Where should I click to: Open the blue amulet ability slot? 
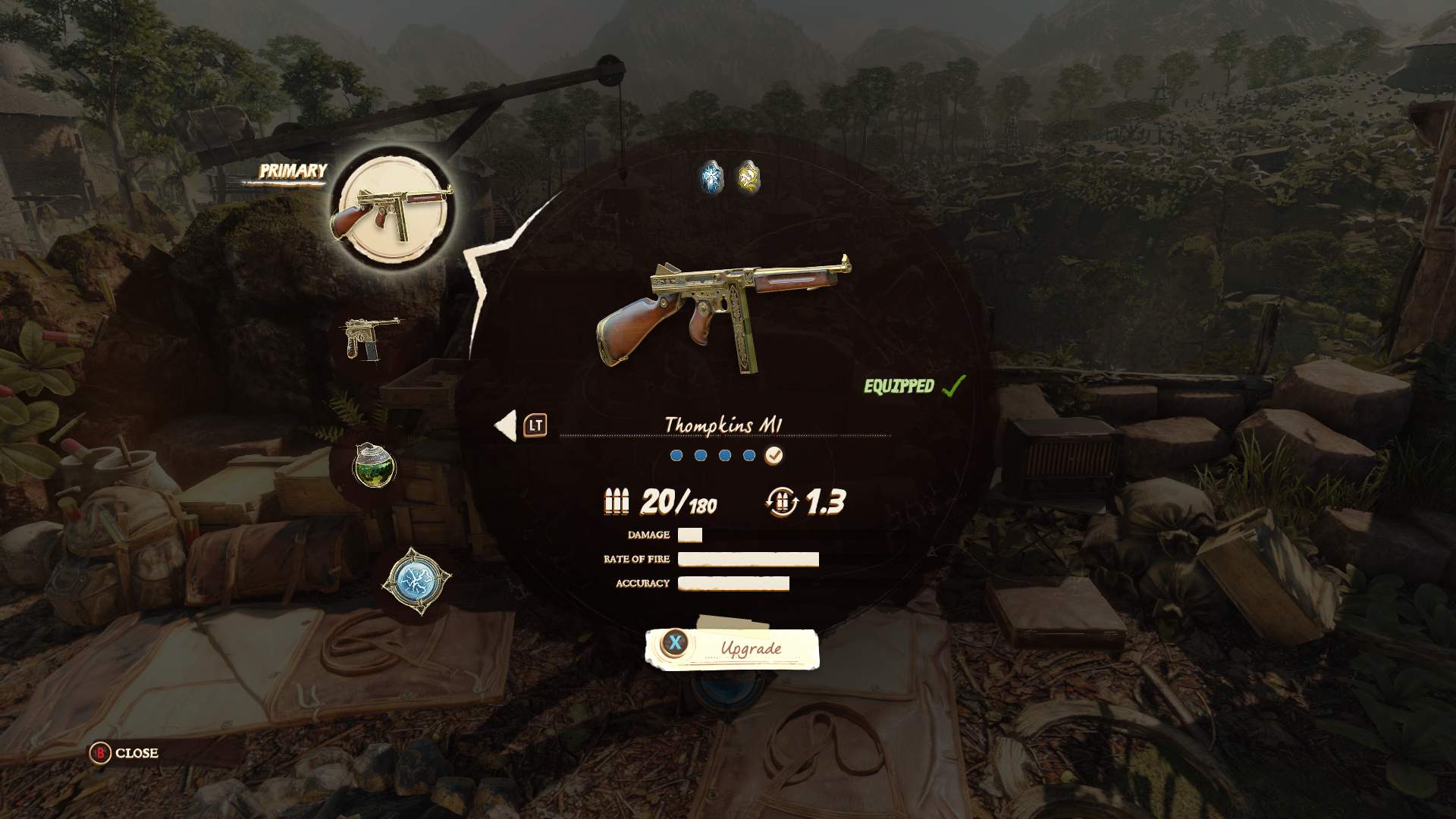[x=416, y=582]
